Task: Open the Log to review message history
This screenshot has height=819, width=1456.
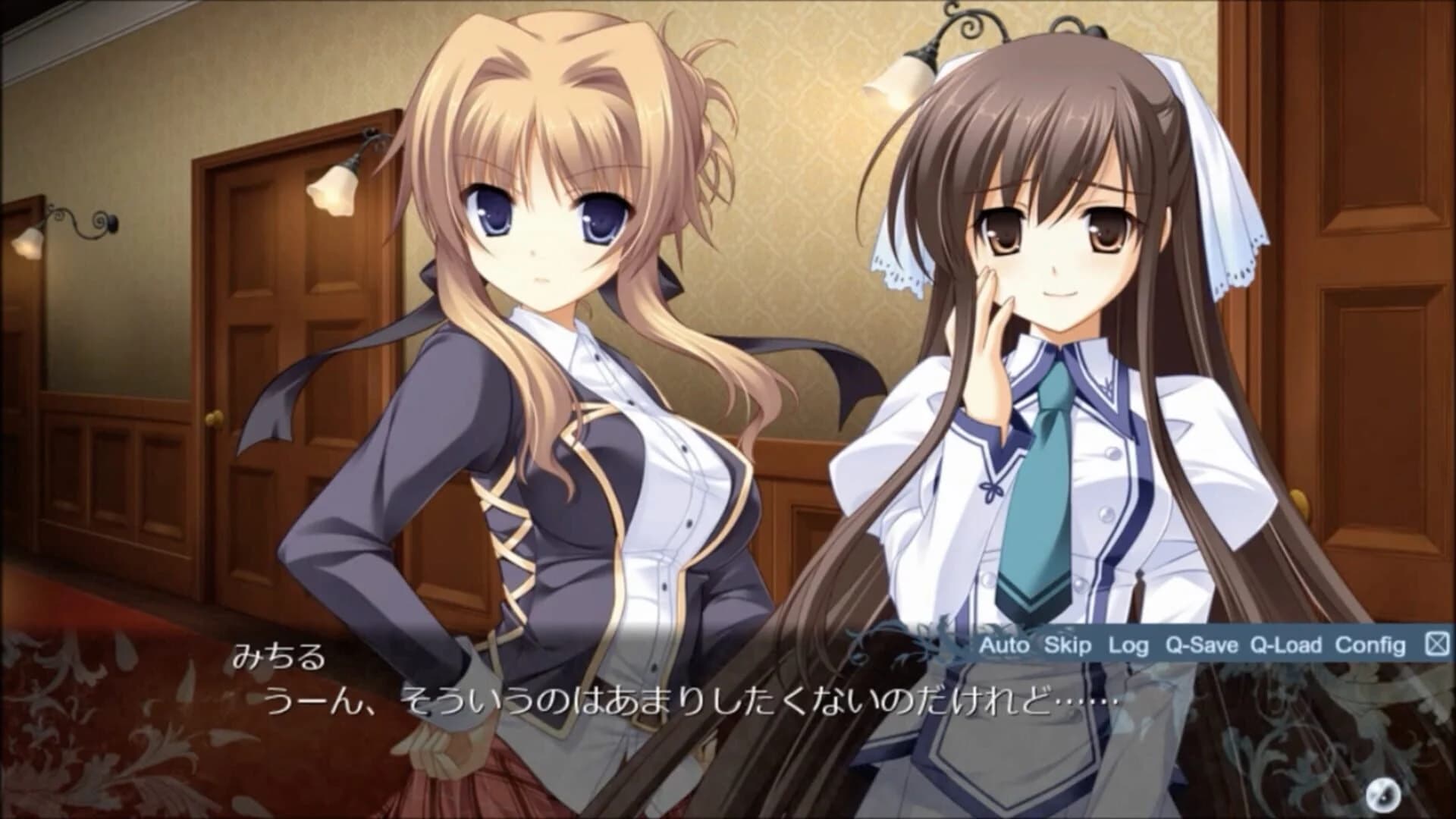Action: tap(1130, 645)
